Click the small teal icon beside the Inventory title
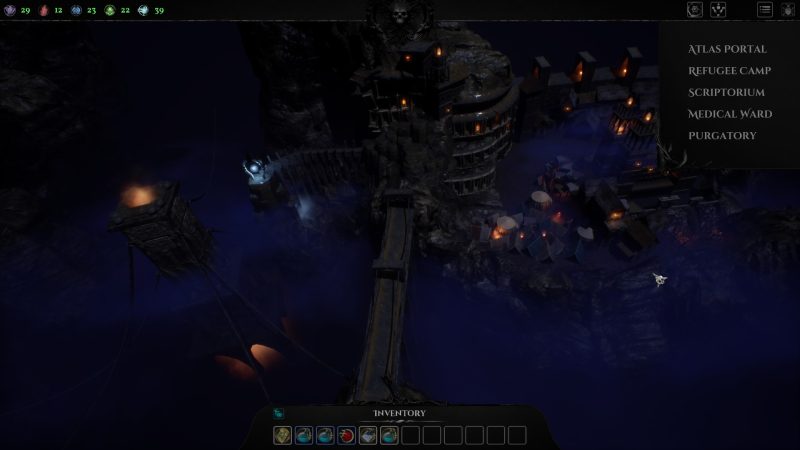800x450 pixels. 279,414
